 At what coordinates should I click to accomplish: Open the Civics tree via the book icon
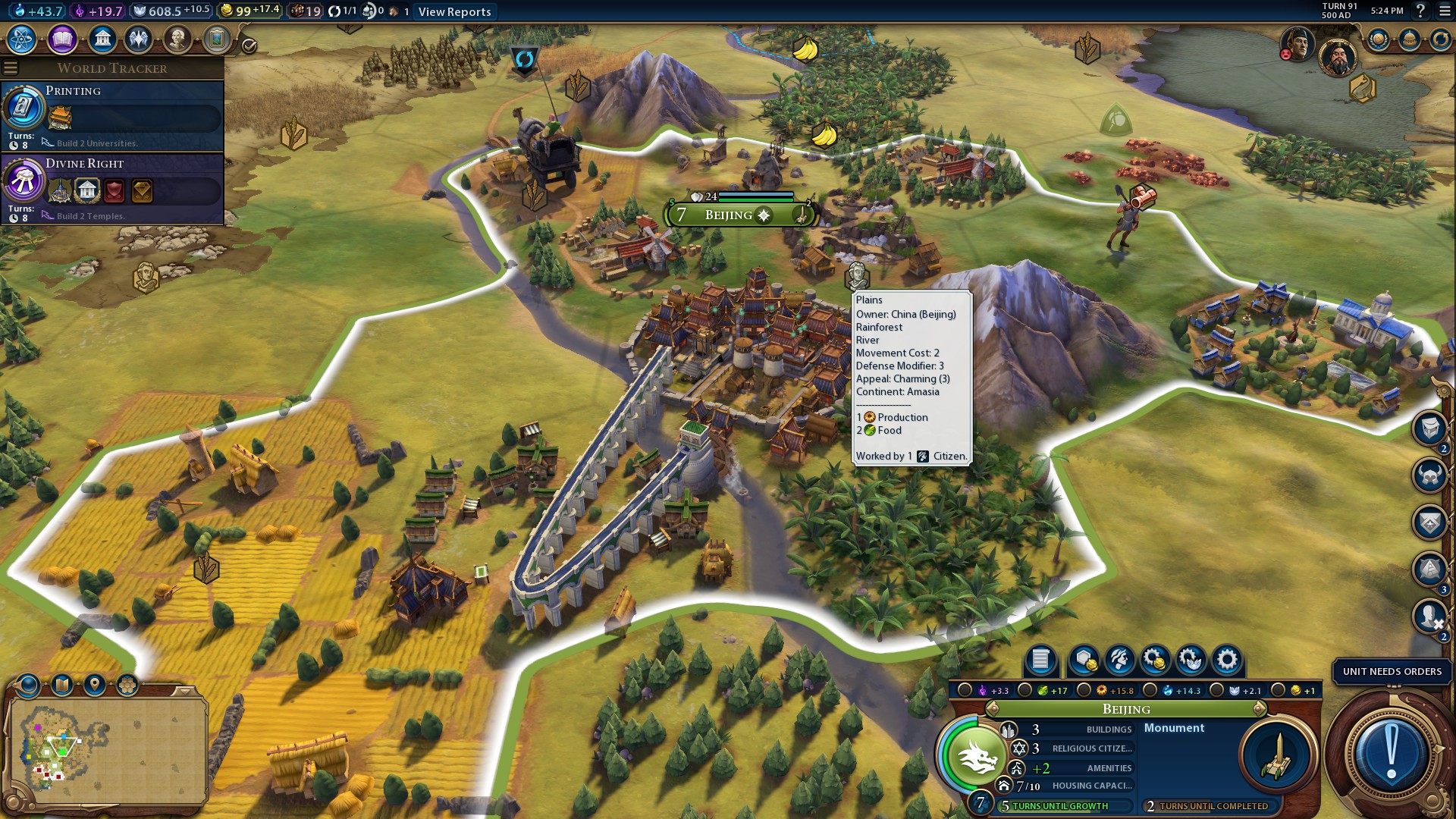pyautogui.click(x=62, y=39)
